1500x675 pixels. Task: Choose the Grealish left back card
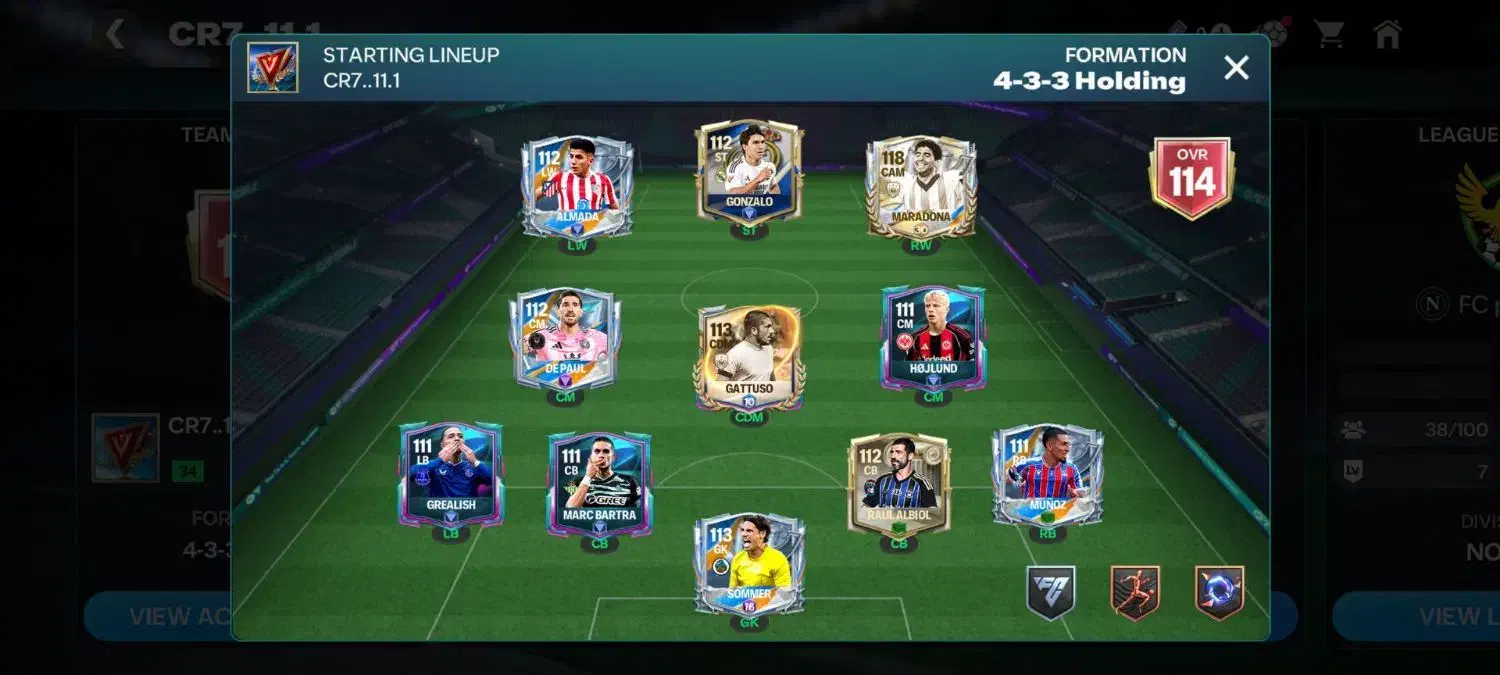[x=451, y=473]
